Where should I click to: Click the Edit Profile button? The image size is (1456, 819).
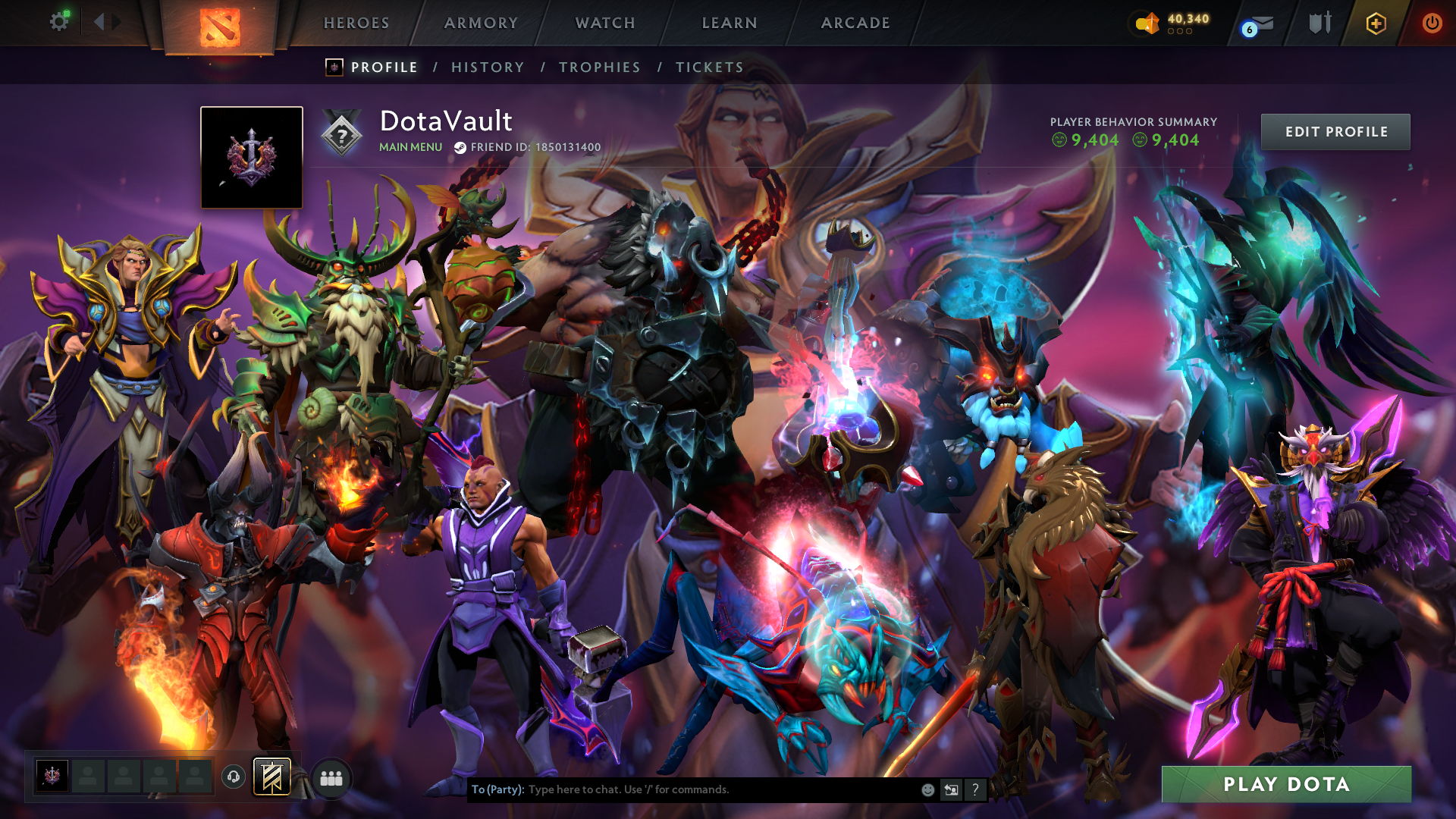[x=1335, y=132]
